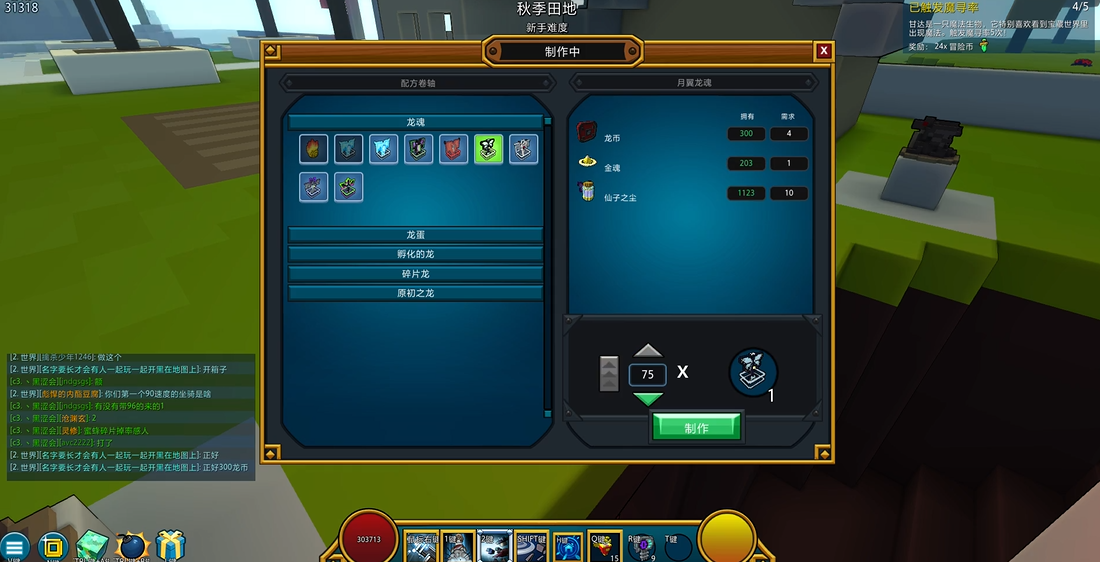Close the crafting window with the red X
The width and height of the screenshot is (1100, 562).
click(x=823, y=51)
